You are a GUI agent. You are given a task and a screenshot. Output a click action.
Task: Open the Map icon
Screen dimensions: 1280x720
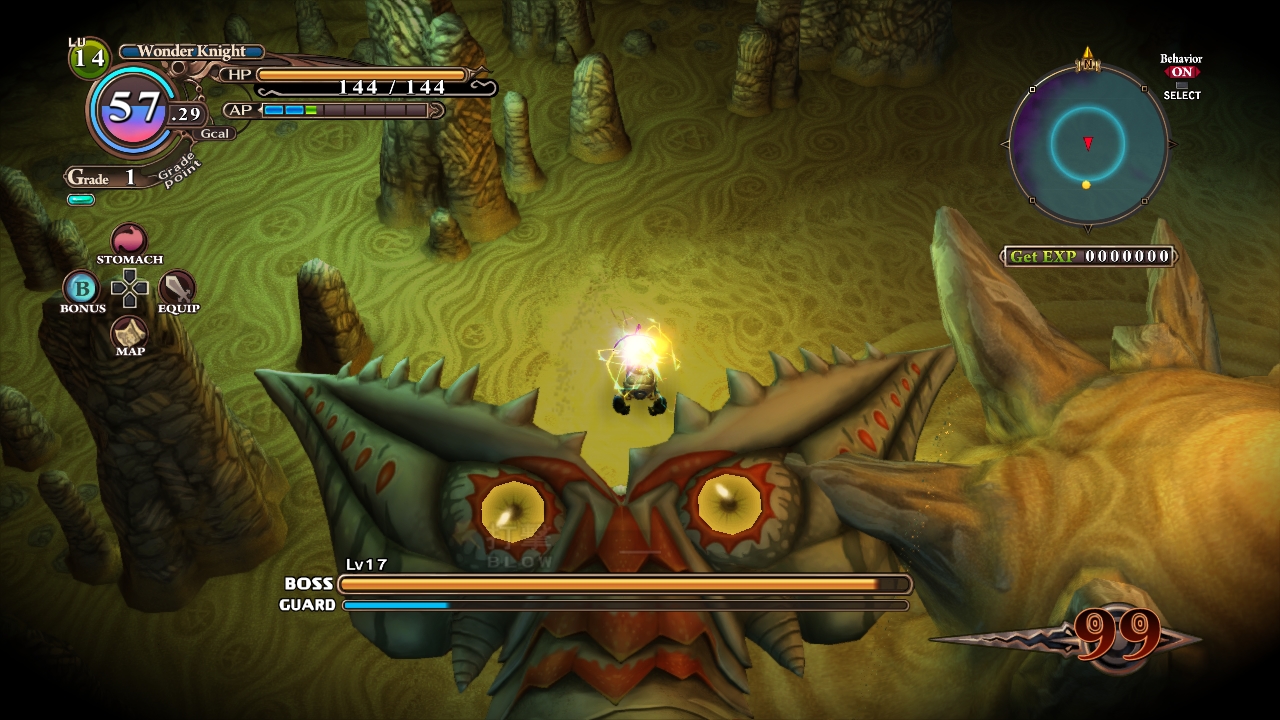coord(129,331)
